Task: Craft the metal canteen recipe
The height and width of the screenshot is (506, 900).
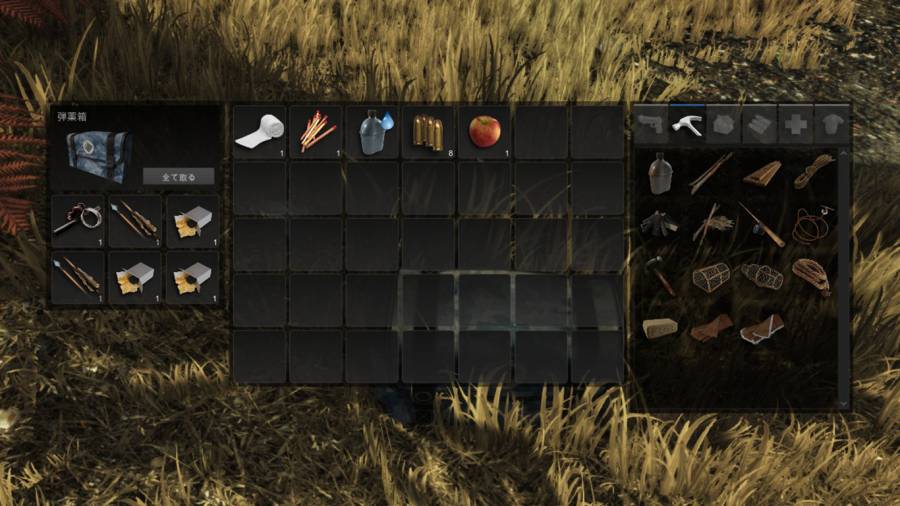Action: tap(658, 173)
